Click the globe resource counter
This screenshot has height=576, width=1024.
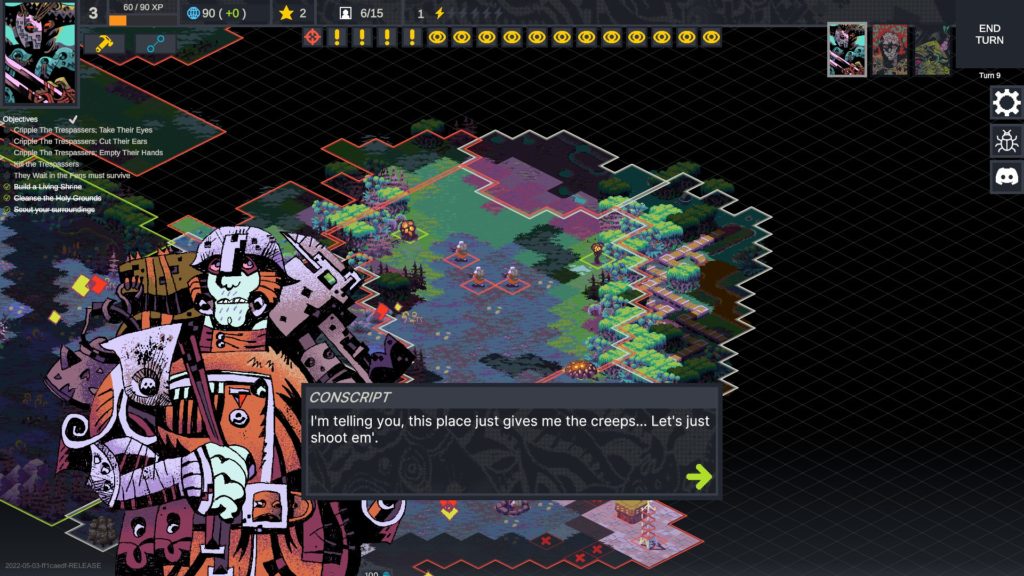click(218, 13)
